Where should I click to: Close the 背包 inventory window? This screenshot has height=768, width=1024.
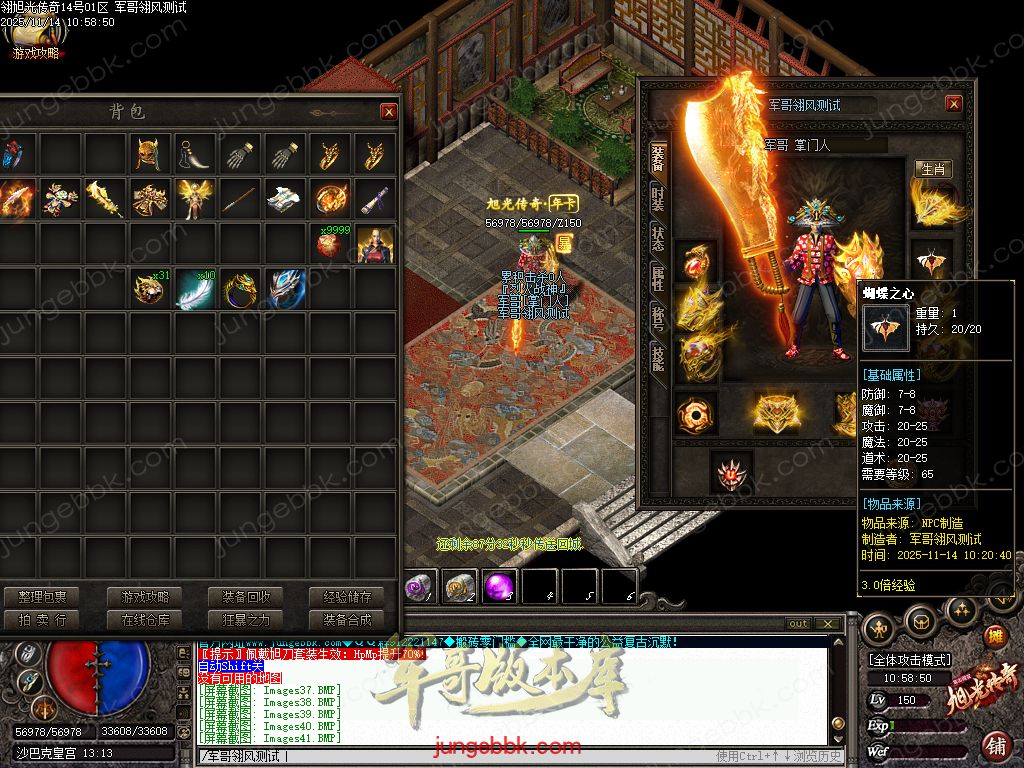[388, 112]
